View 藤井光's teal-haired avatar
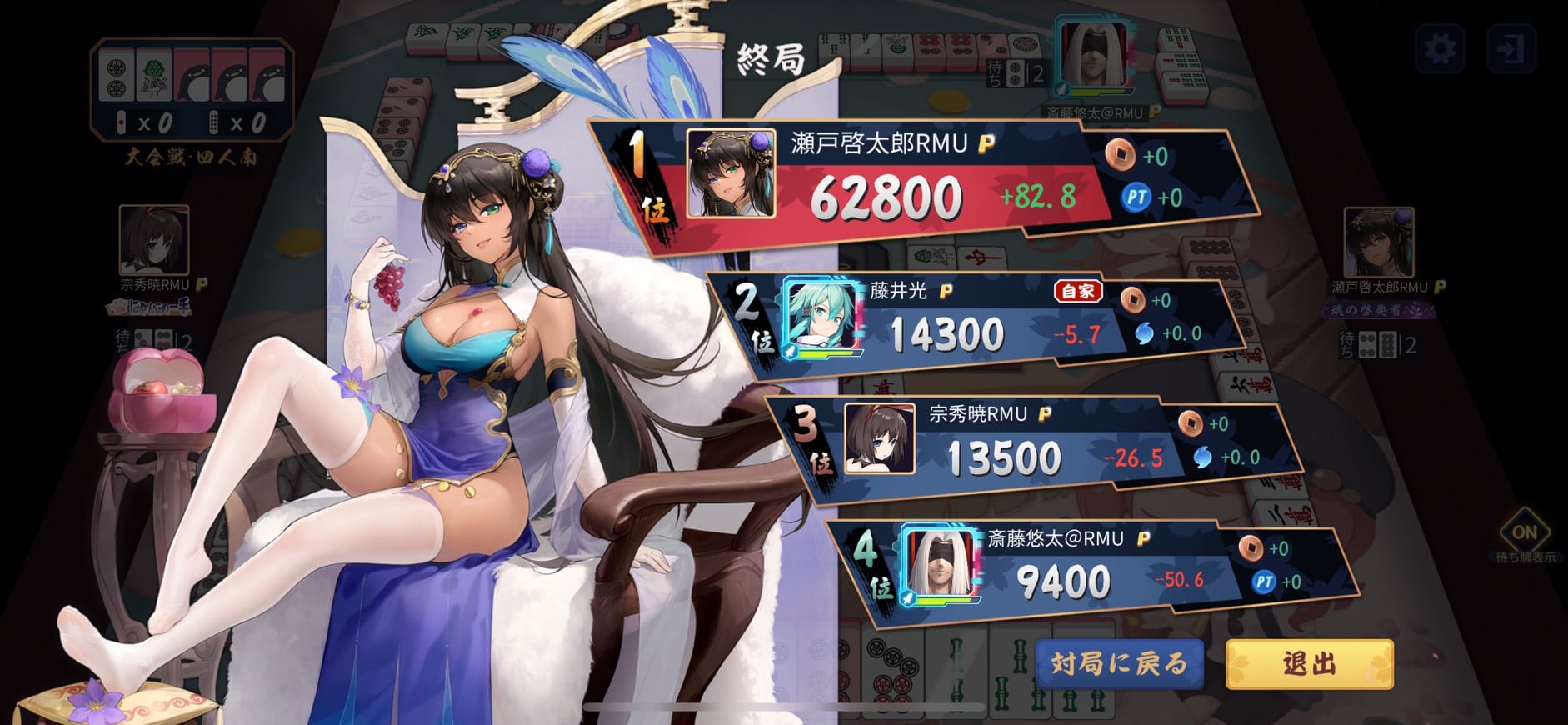Image resolution: width=1568 pixels, height=725 pixels. tap(823, 317)
